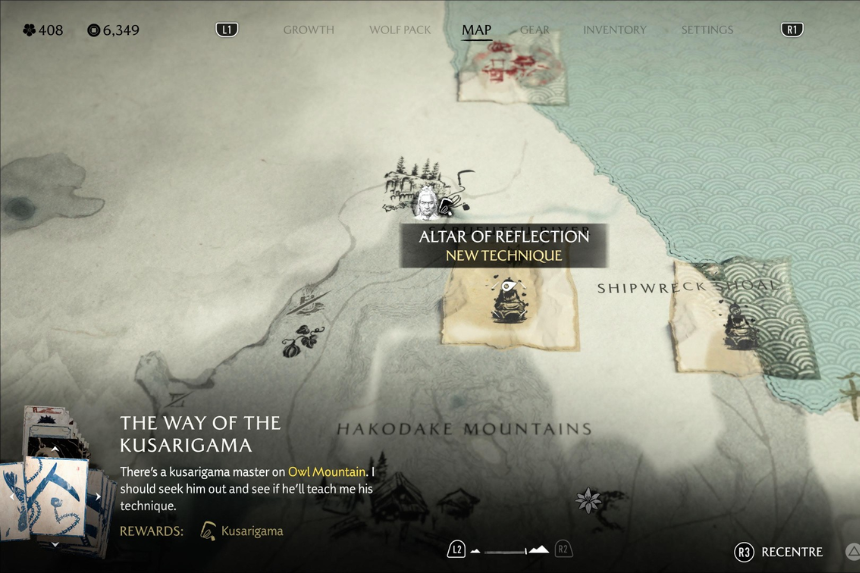Choose the gourd vine marker on the map

pyautogui.click(x=297, y=343)
